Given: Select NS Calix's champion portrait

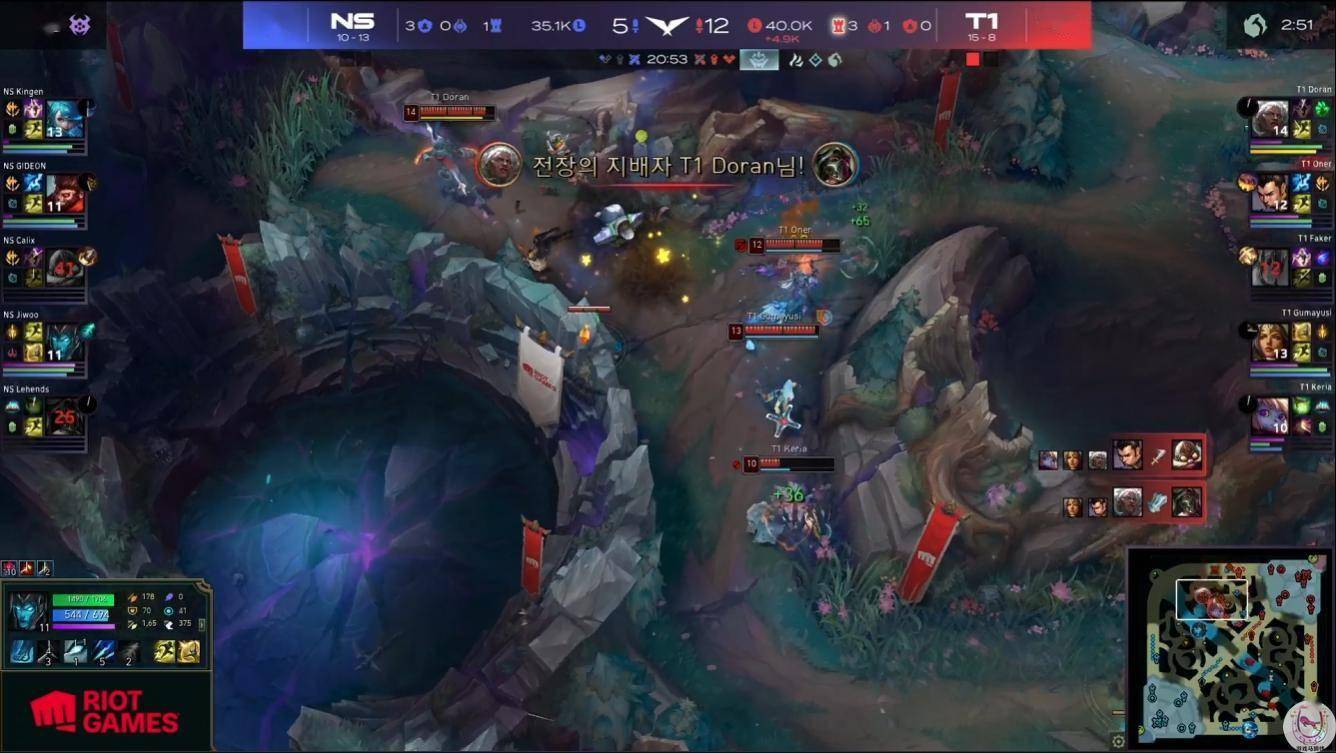Looking at the screenshot, I should point(65,268).
